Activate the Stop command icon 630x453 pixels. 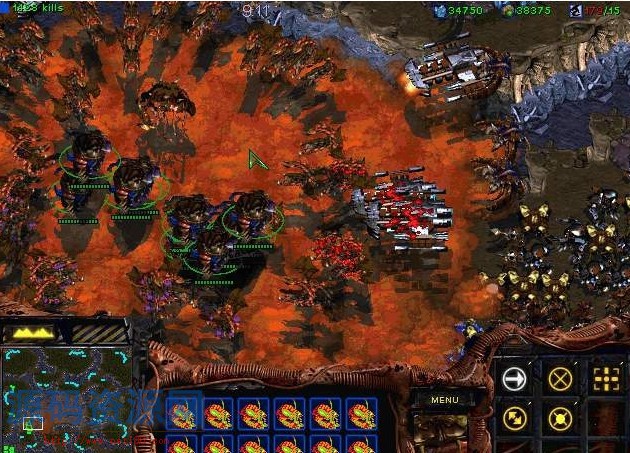tap(561, 378)
